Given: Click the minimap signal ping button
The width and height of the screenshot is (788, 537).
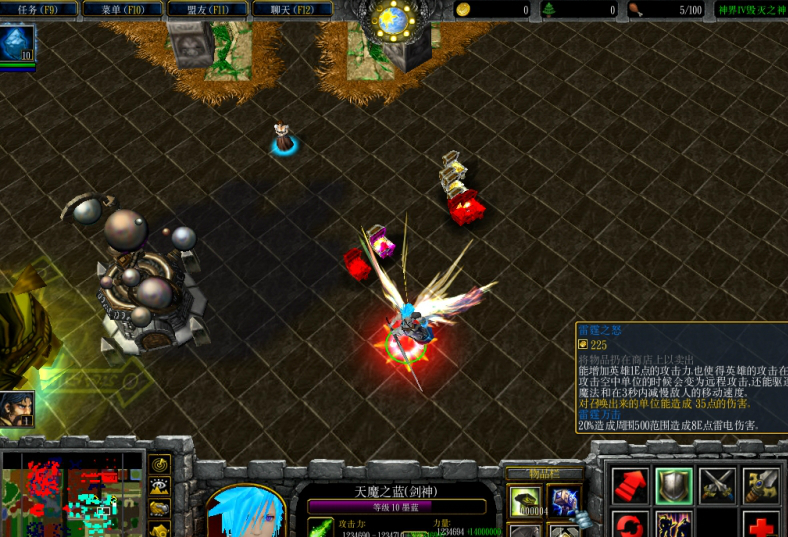Looking at the screenshot, I should coord(160,465).
